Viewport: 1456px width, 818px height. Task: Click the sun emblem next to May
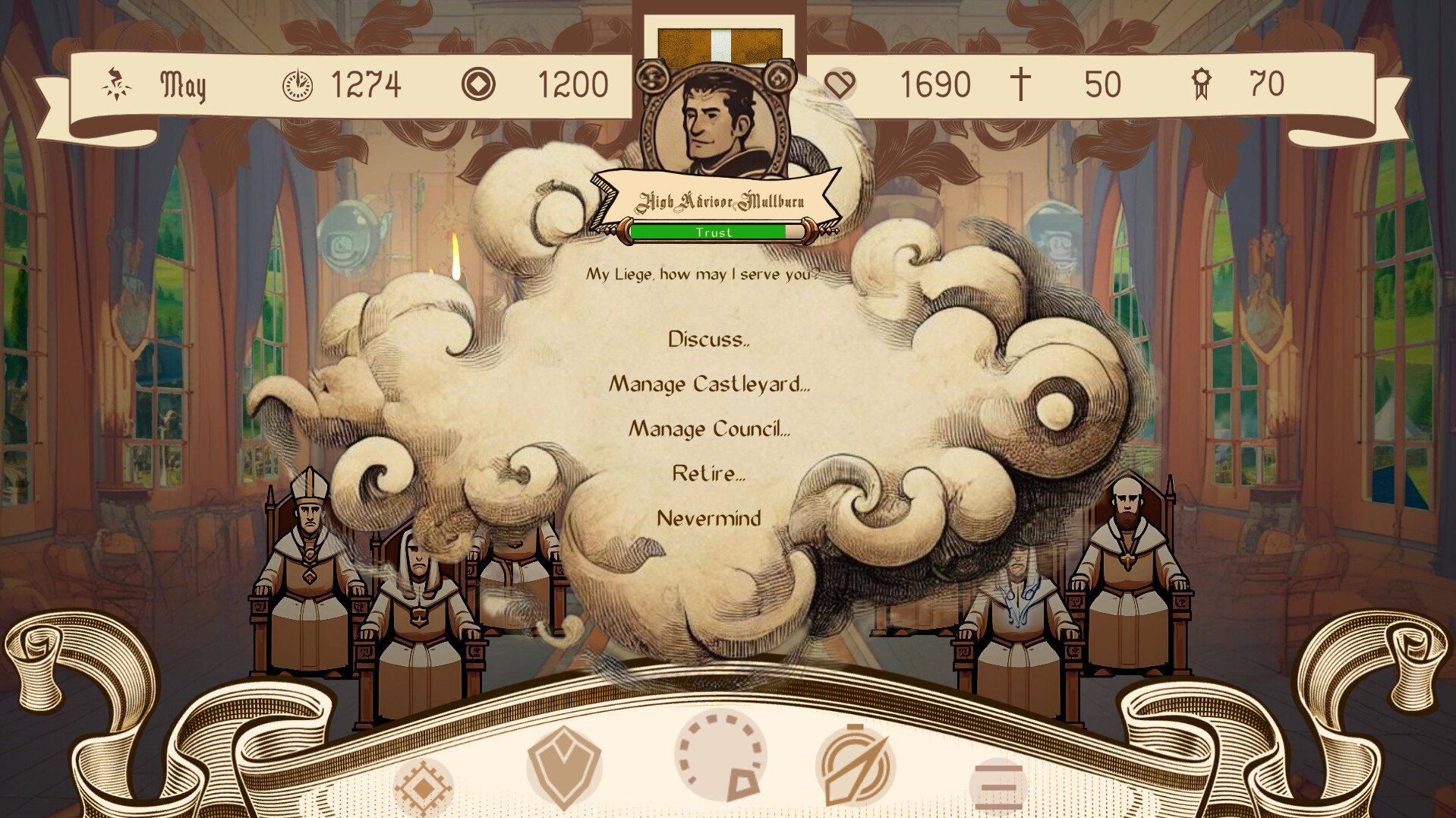tap(115, 85)
